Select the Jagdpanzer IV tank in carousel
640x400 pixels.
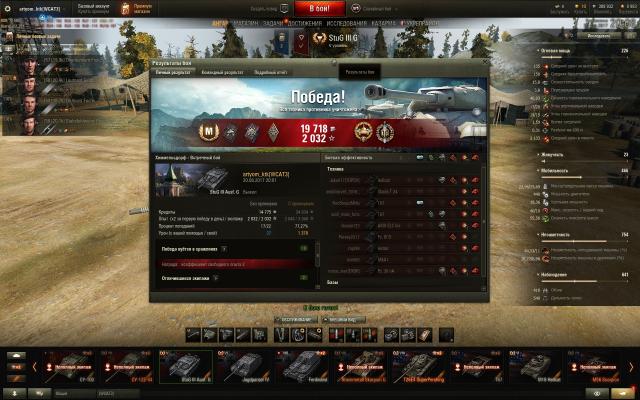coord(242,367)
